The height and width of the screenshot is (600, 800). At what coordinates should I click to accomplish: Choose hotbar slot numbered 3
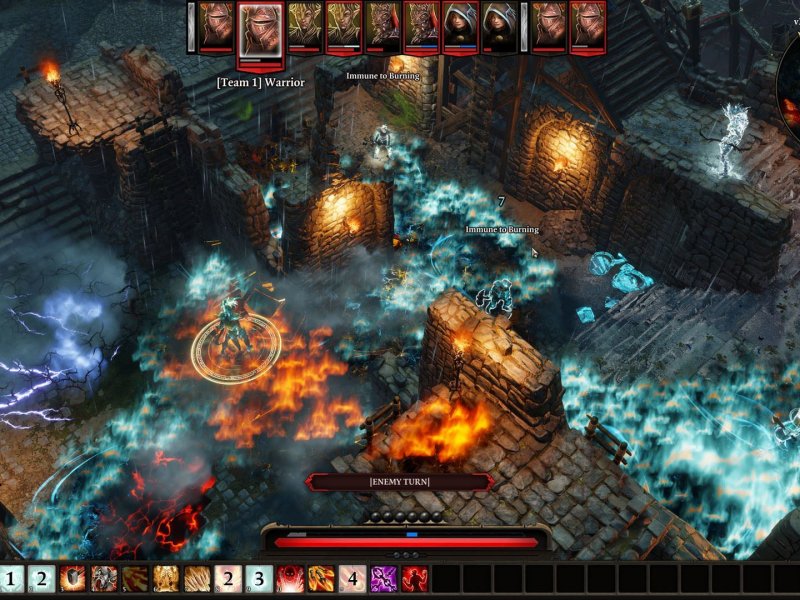(259, 579)
